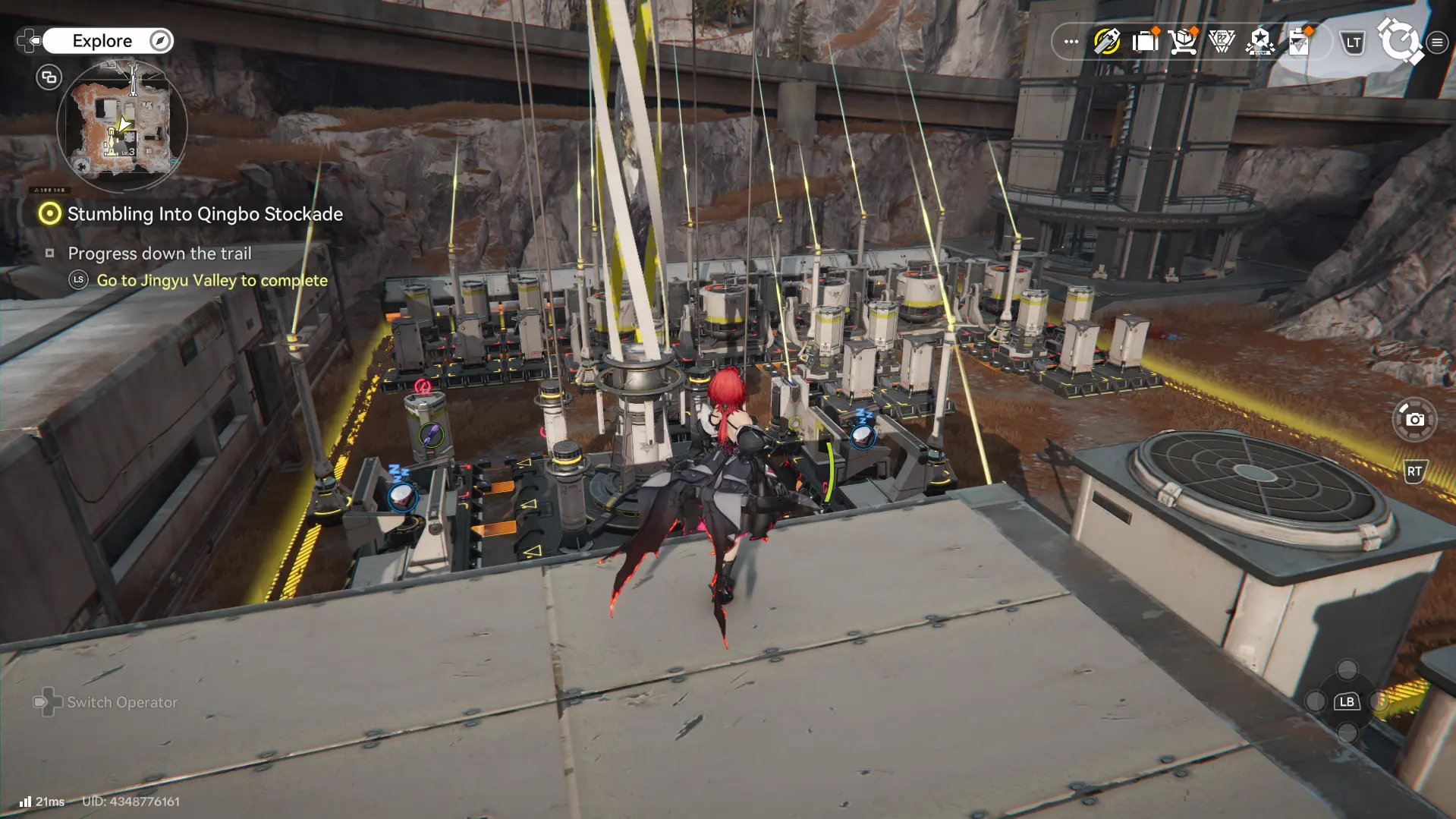1456x819 pixels.
Task: Open the store shopping cart icon
Action: click(1182, 42)
